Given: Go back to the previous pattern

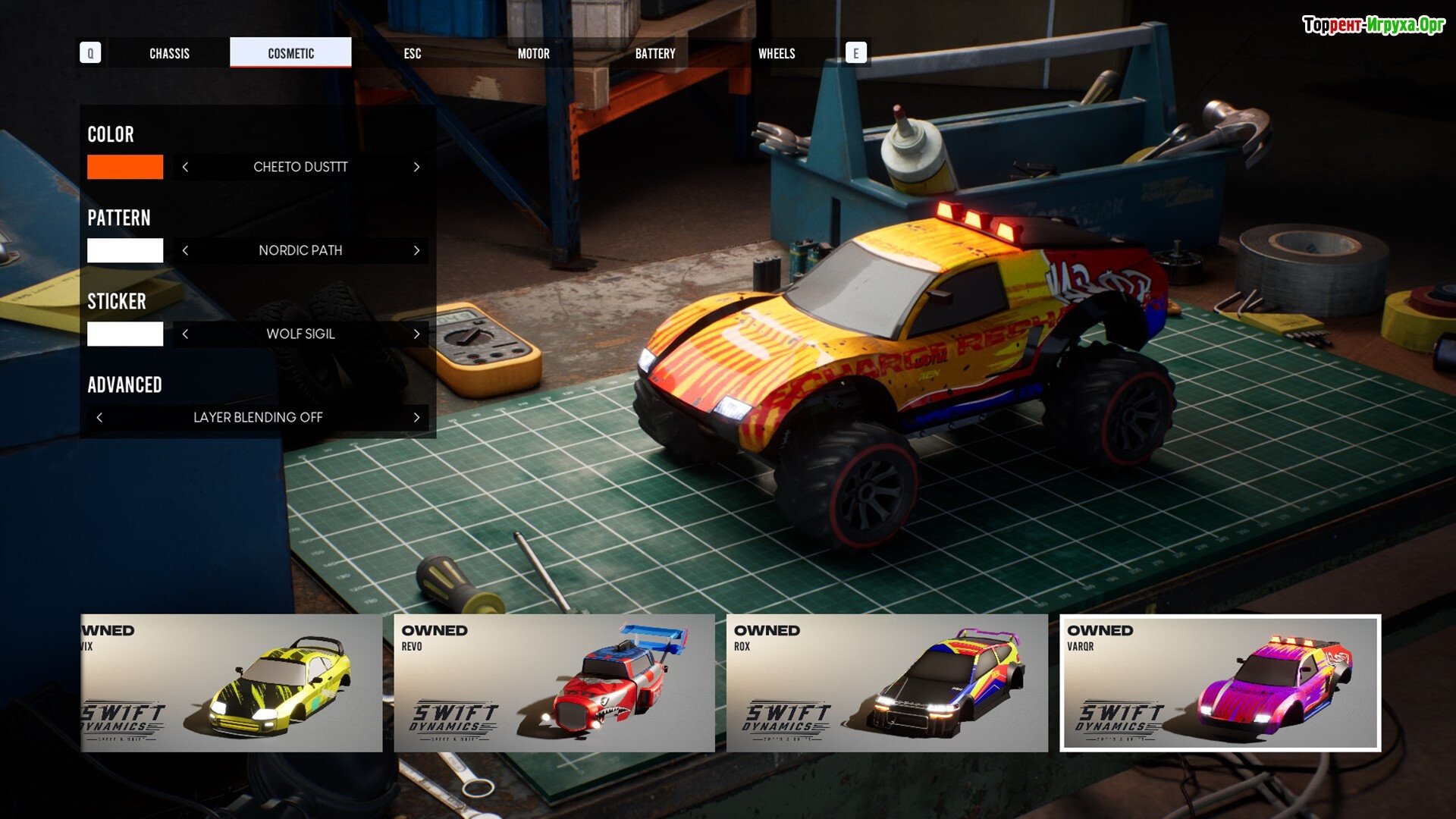Looking at the screenshot, I should tap(185, 250).
